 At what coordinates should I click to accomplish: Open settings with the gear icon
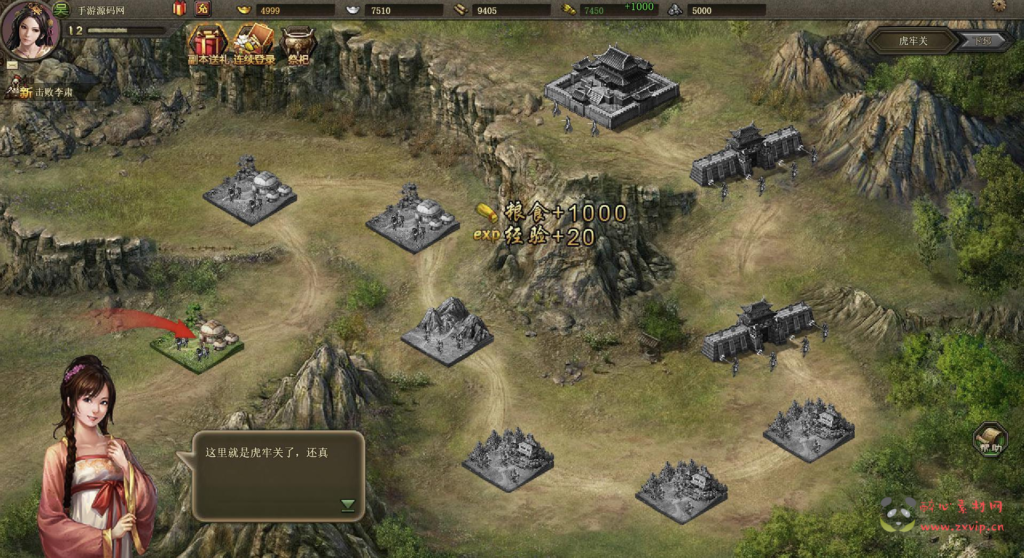coord(998,6)
